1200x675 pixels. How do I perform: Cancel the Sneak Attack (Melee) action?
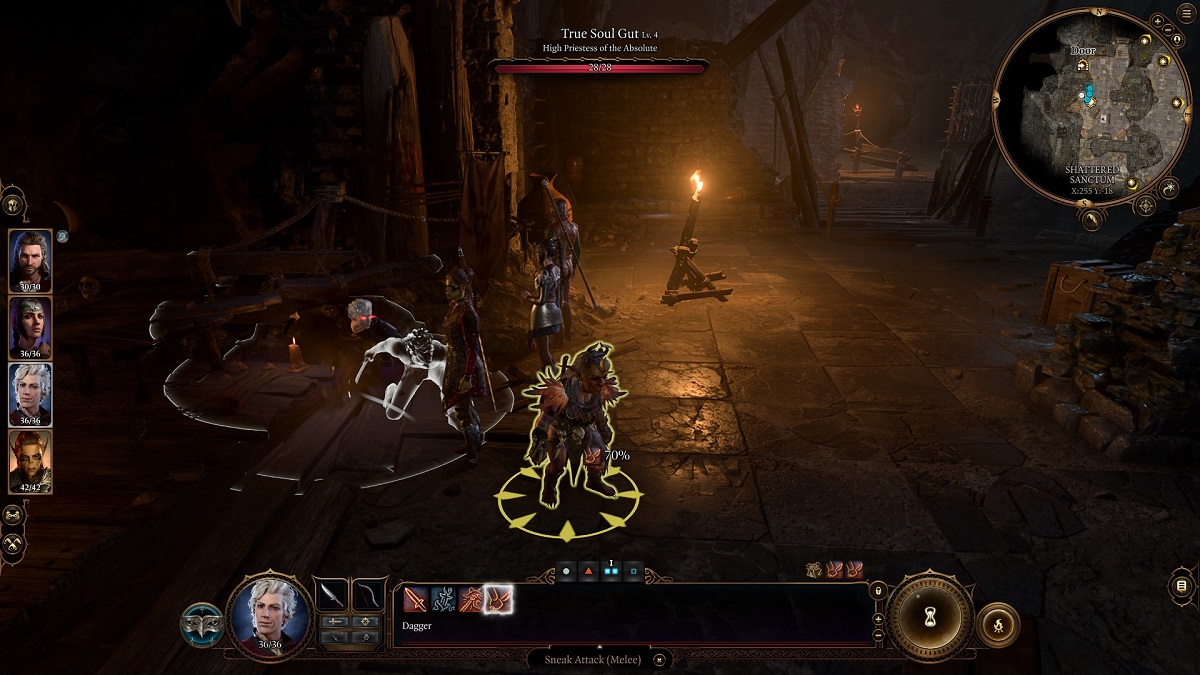tap(659, 659)
